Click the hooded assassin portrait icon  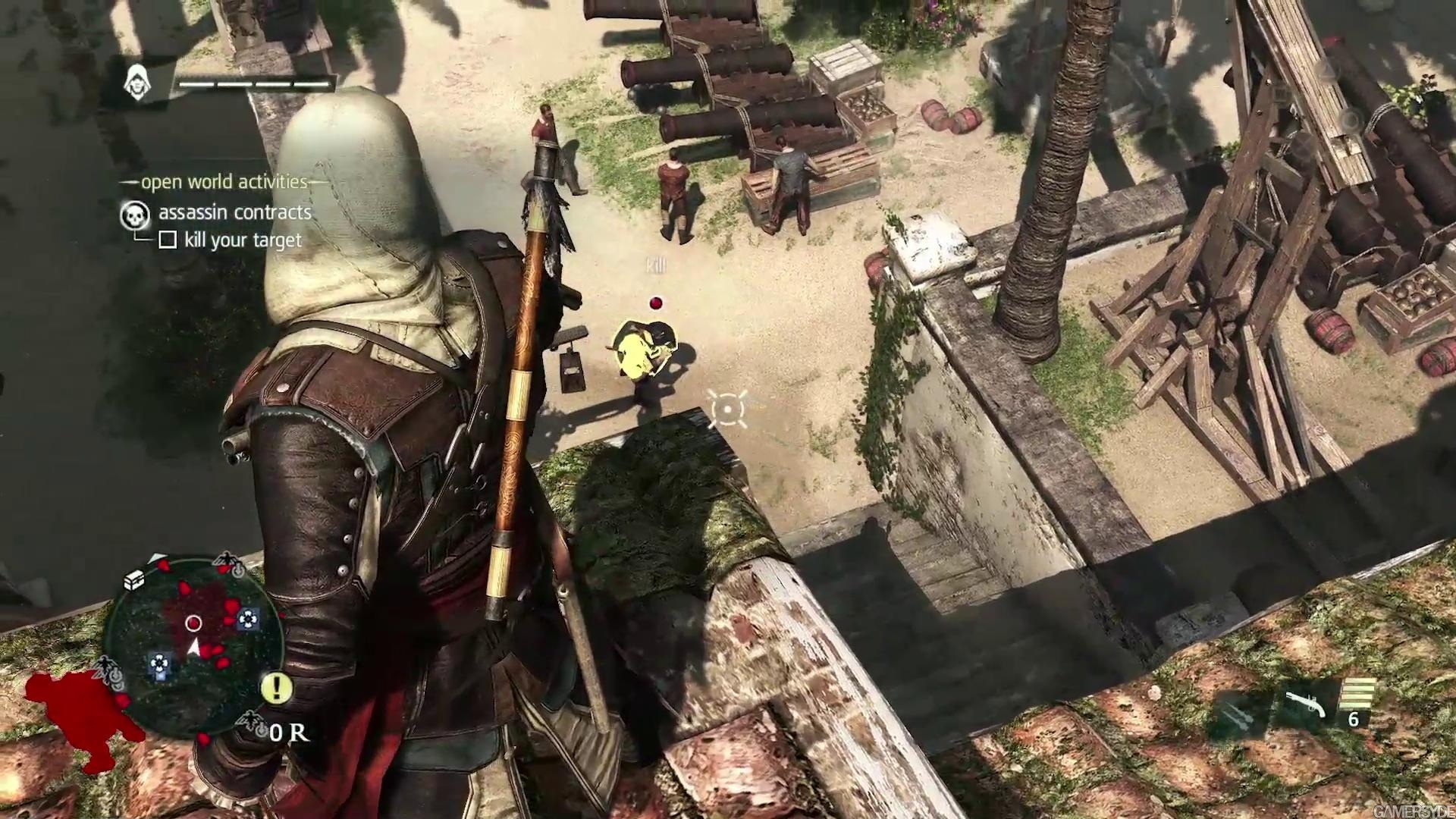click(x=137, y=82)
